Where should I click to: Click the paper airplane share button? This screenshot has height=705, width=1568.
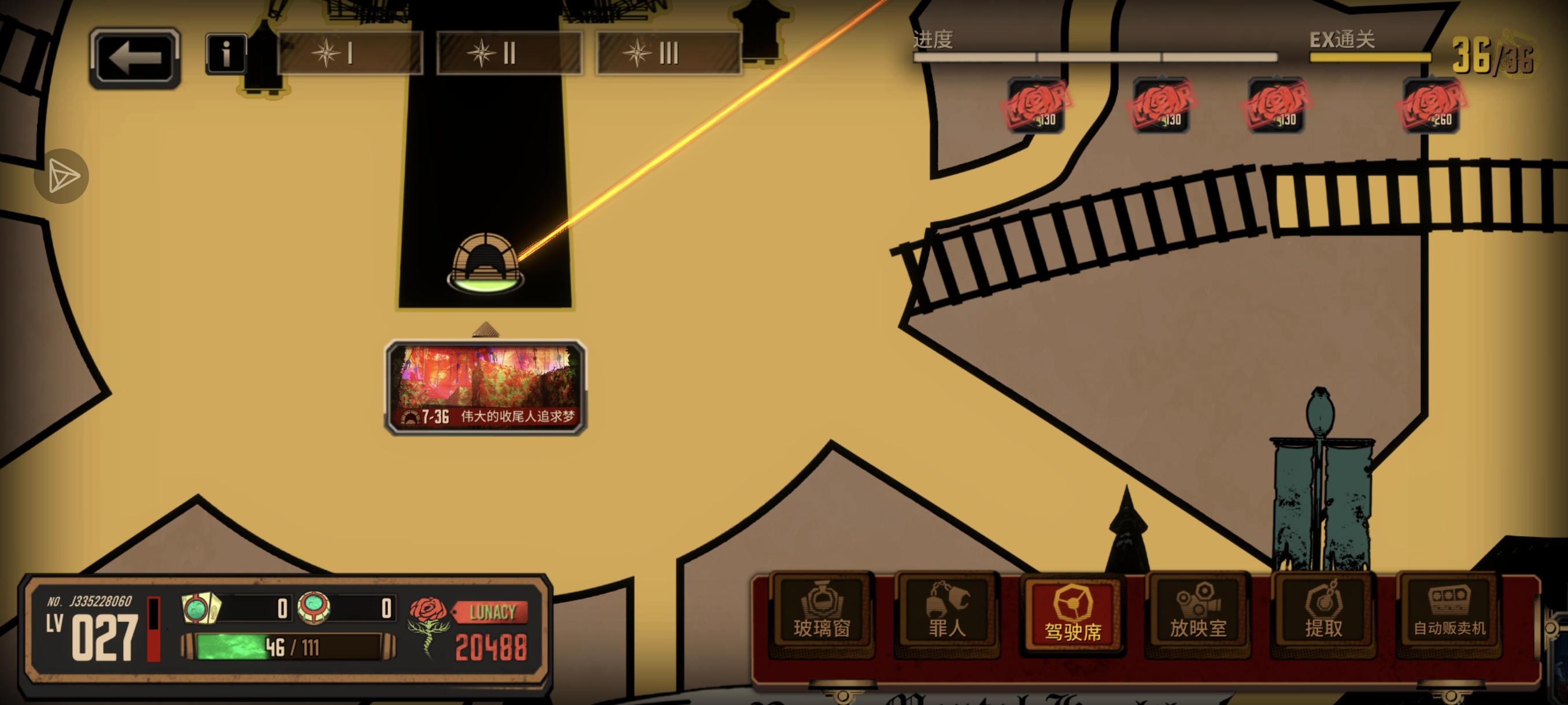coord(61,176)
